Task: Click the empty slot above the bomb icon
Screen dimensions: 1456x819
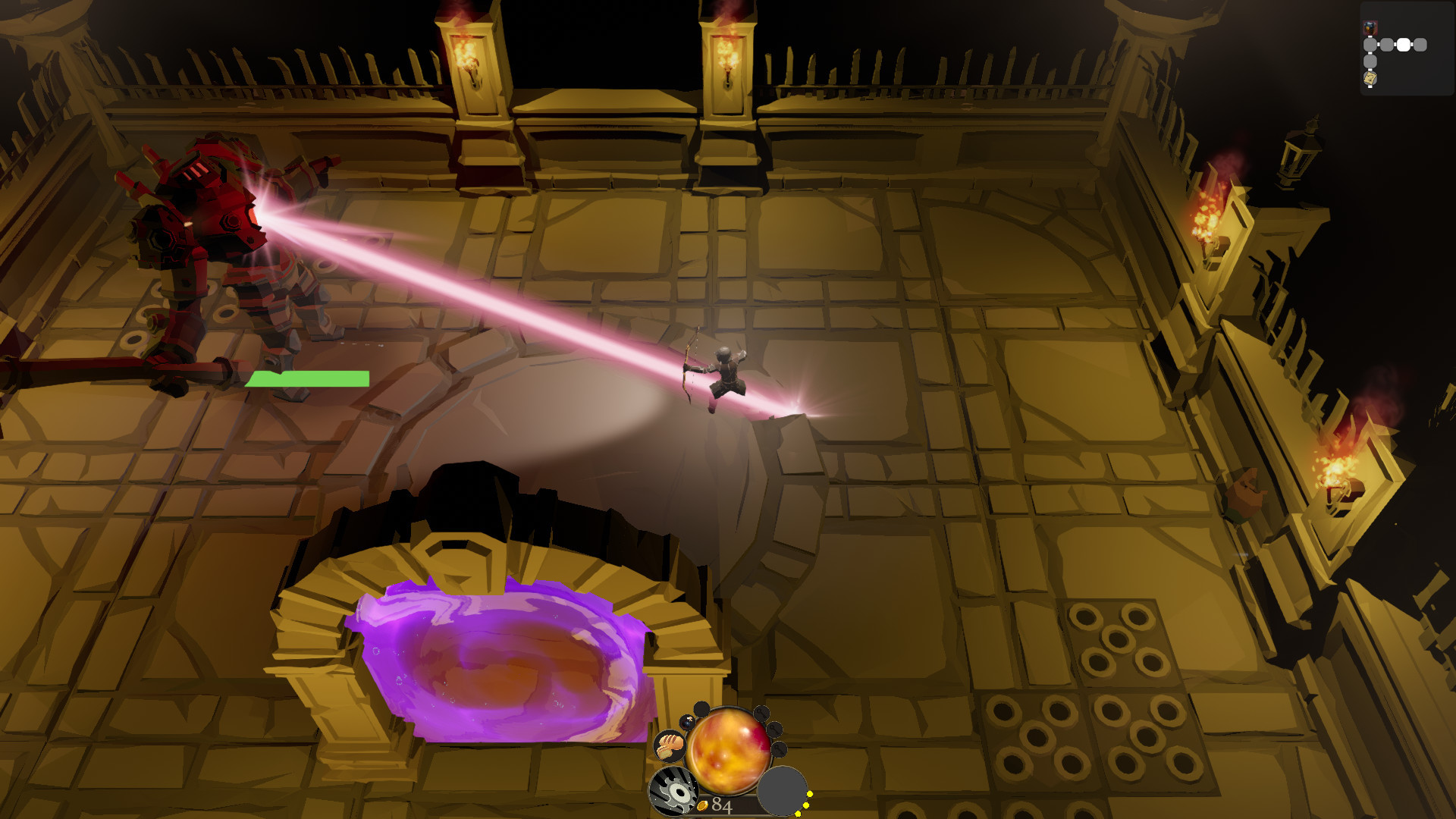Action: [701, 708]
